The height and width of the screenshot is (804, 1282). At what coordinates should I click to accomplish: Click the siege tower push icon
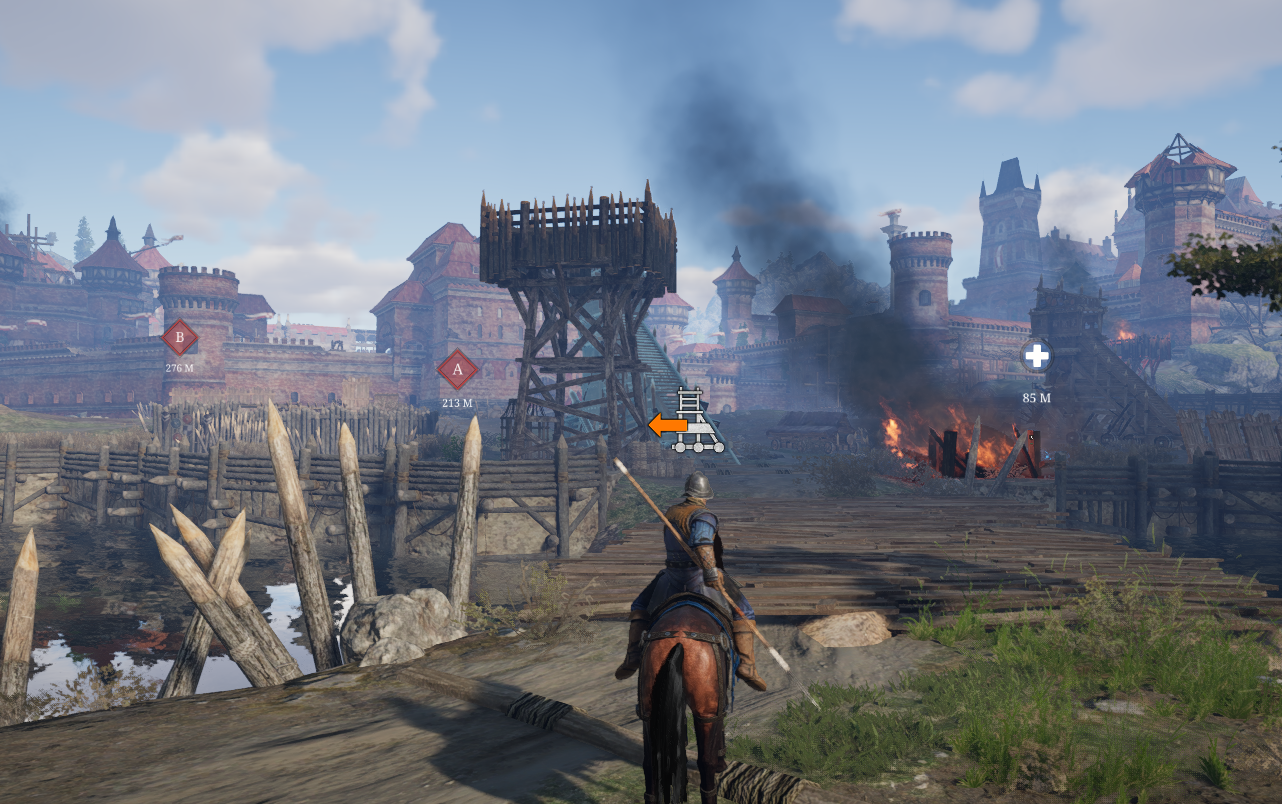point(688,422)
